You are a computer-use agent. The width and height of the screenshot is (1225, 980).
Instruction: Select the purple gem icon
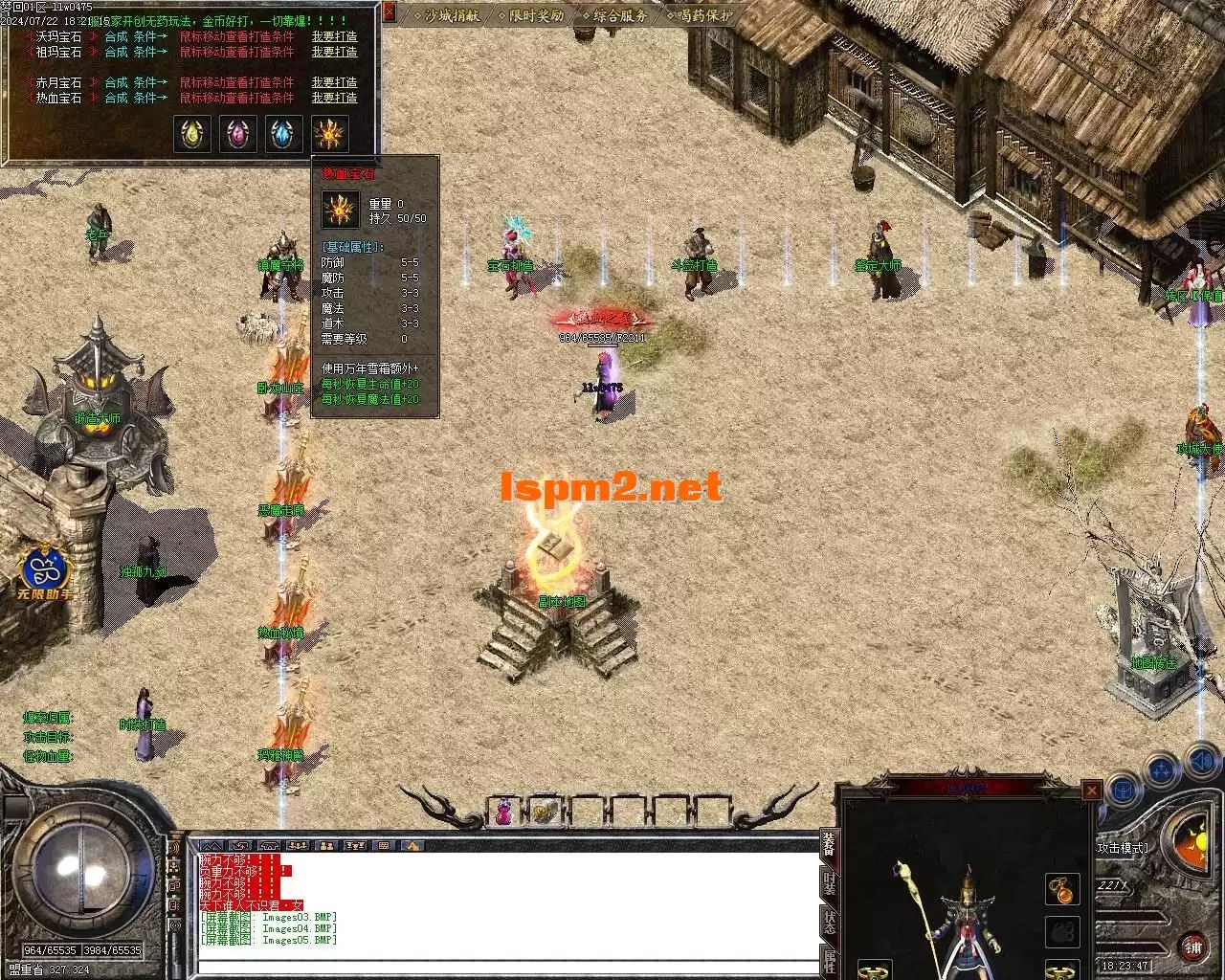(x=238, y=135)
